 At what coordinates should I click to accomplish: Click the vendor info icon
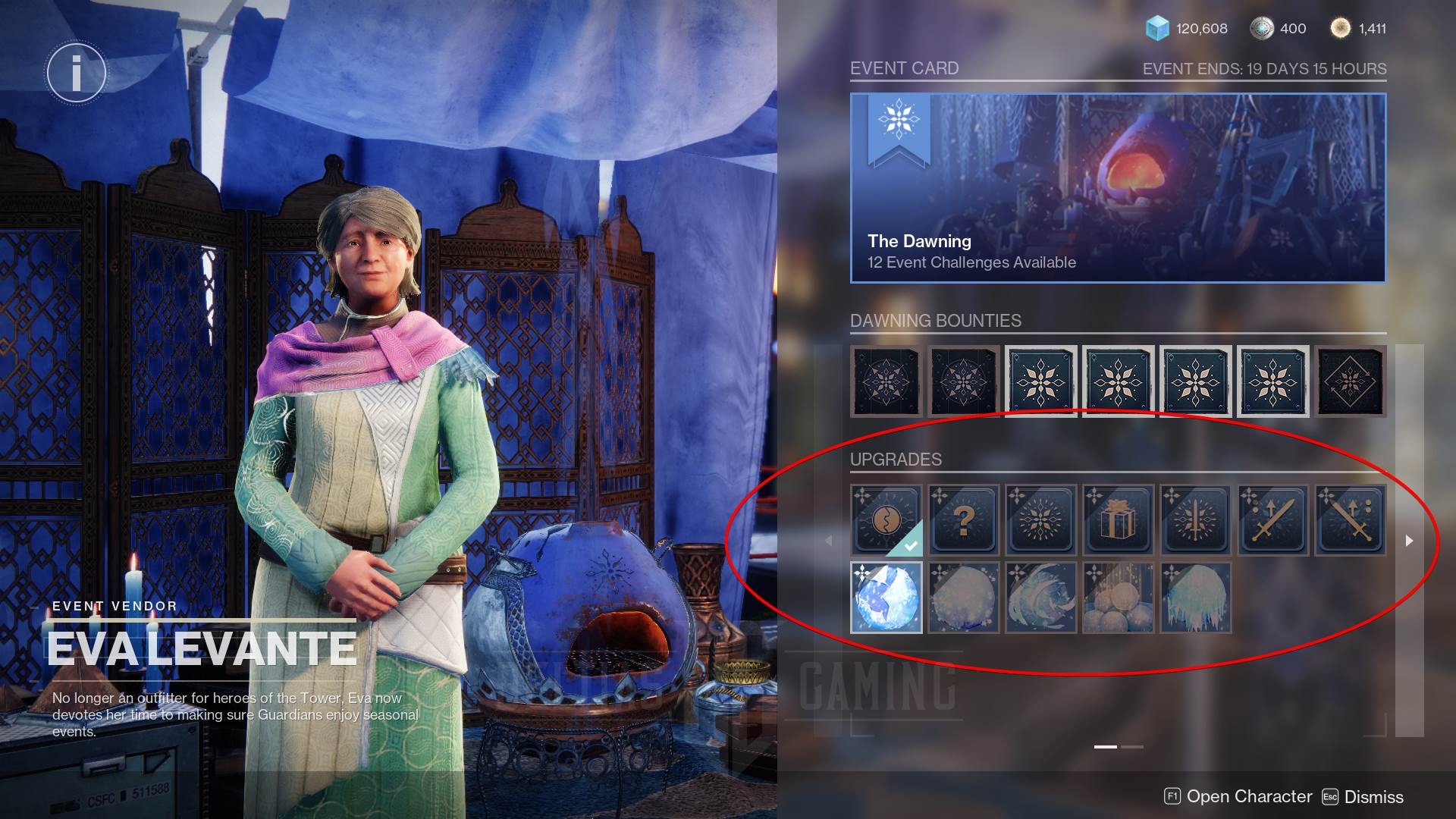click(x=76, y=74)
